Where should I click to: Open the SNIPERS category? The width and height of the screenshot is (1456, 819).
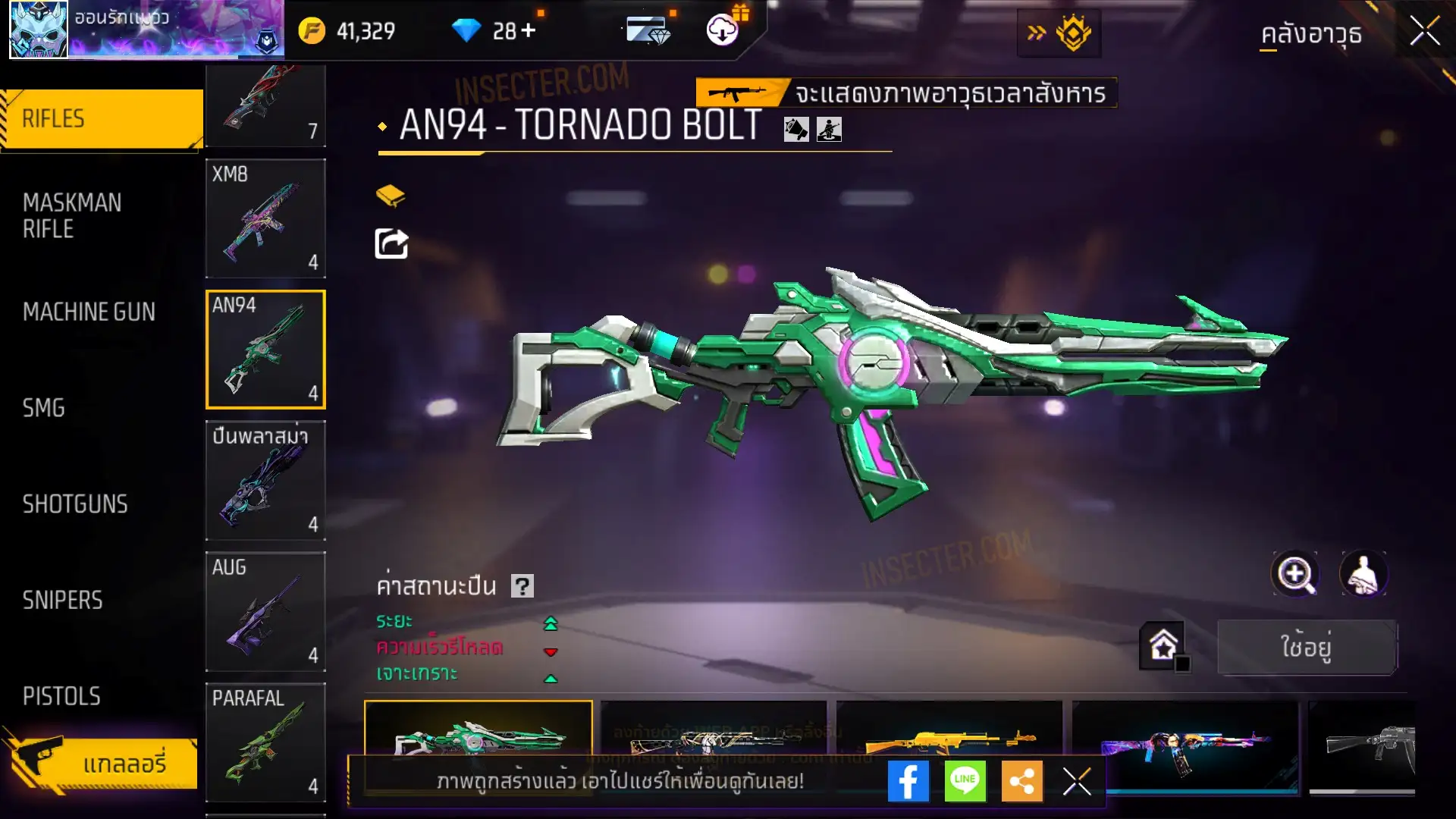click(x=62, y=601)
